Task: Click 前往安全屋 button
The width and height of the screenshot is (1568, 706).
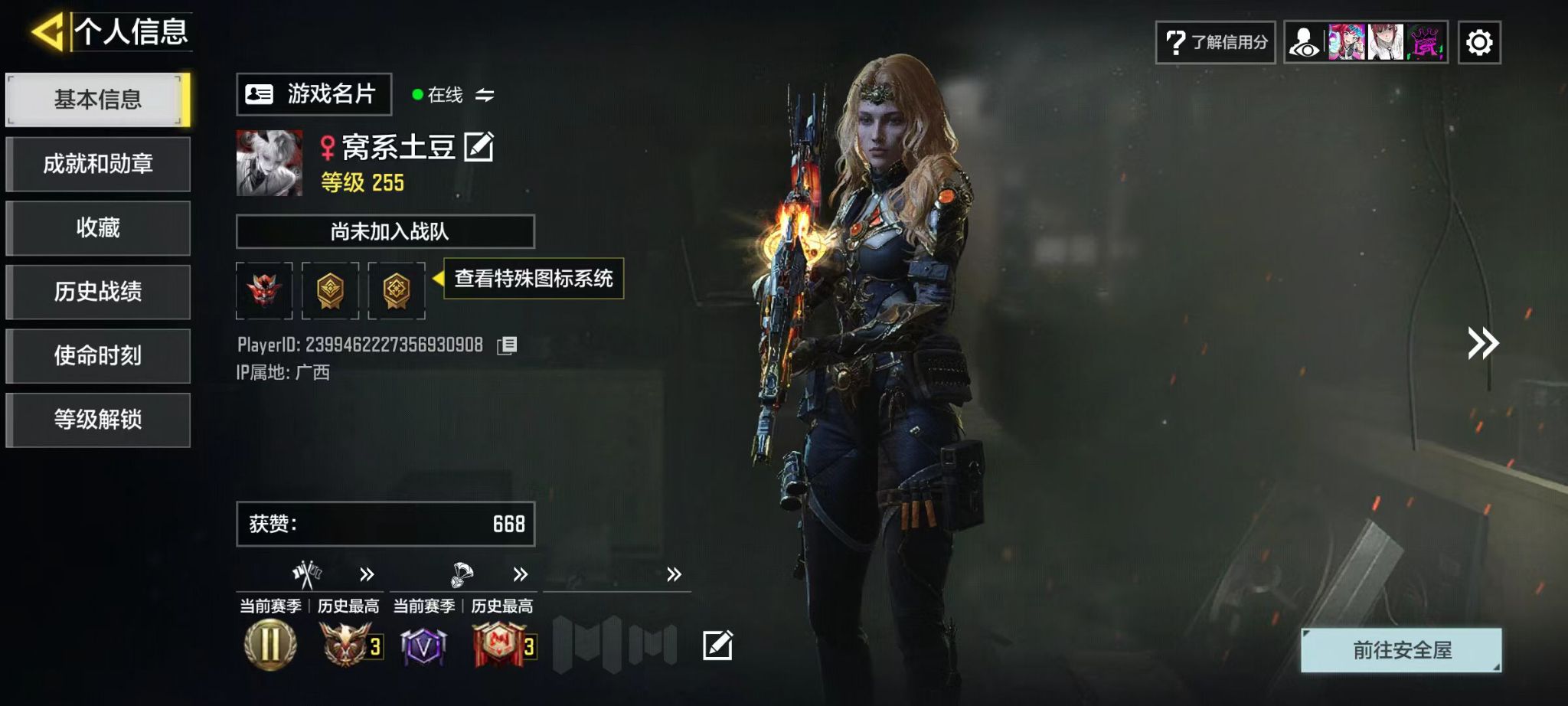Action: (1401, 650)
